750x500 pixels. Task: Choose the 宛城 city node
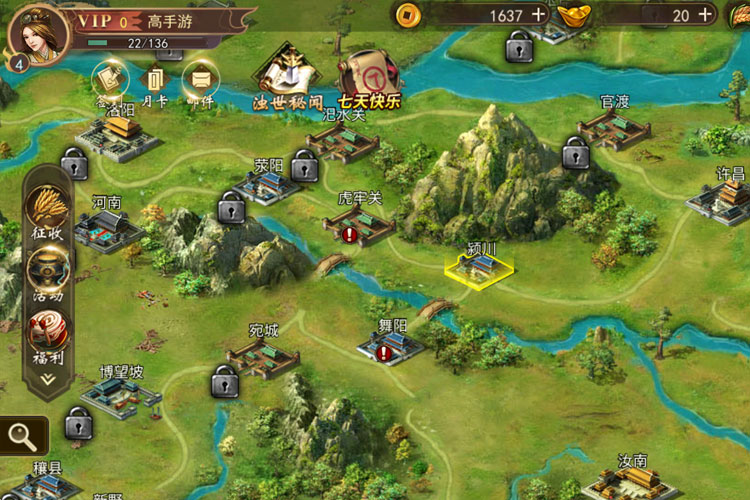[x=263, y=357]
